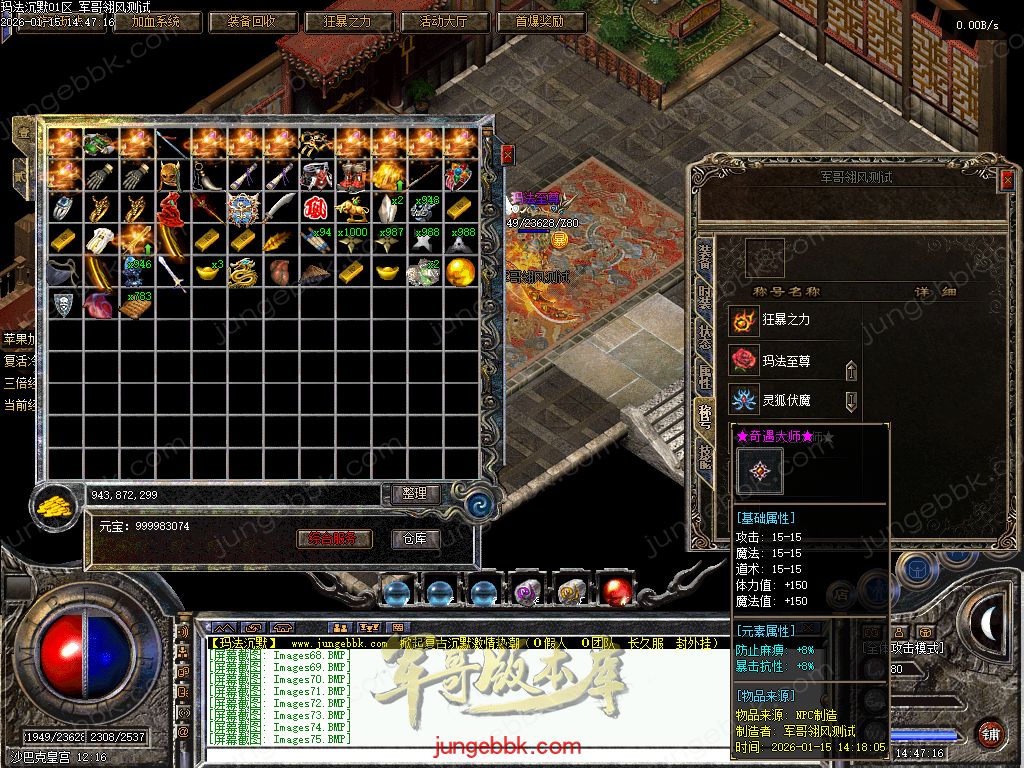
Task: Switch to the 装备 equipment tab
Action: tap(705, 257)
